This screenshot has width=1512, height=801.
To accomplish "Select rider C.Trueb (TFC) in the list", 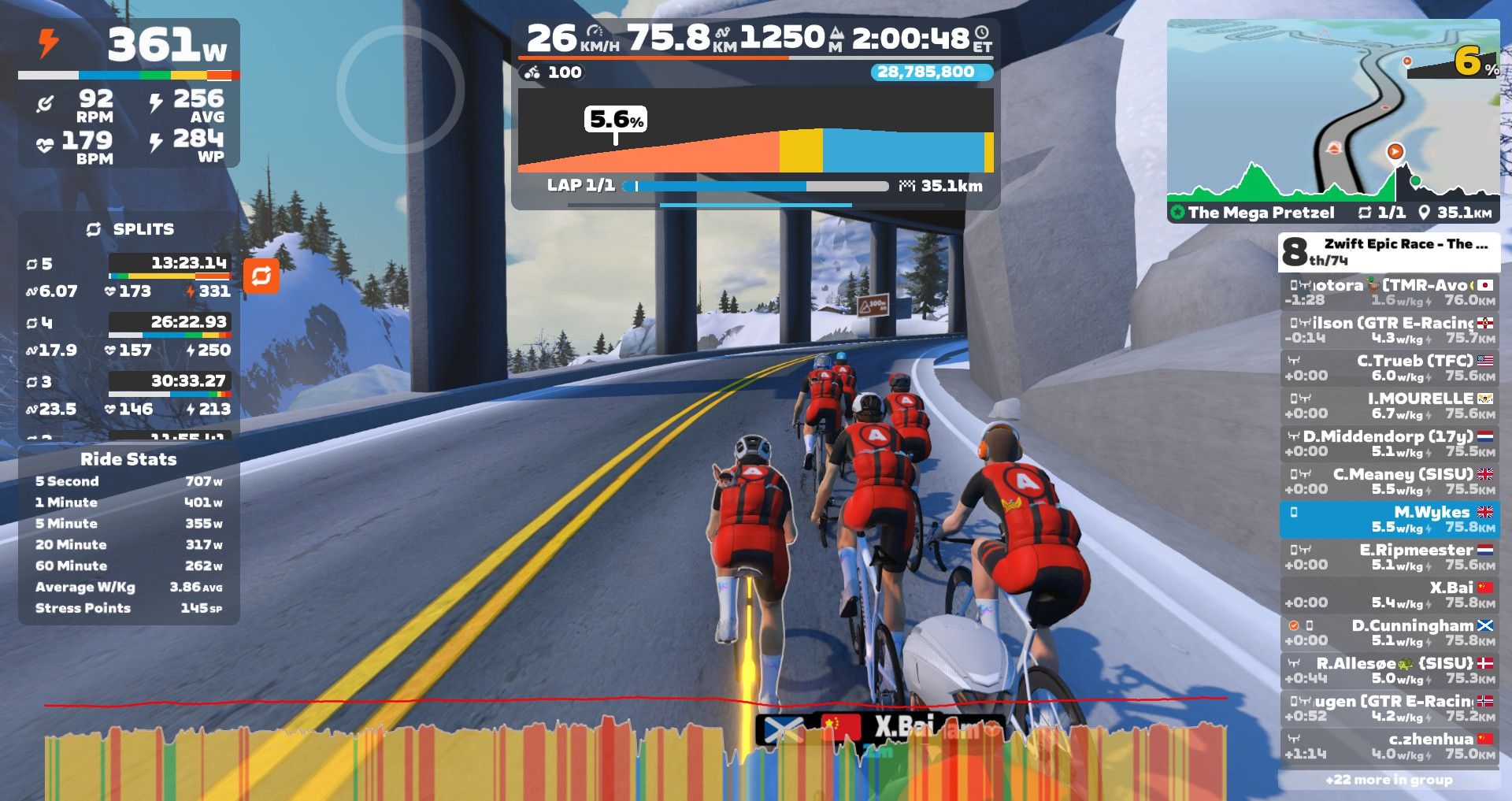I will (1390, 368).
